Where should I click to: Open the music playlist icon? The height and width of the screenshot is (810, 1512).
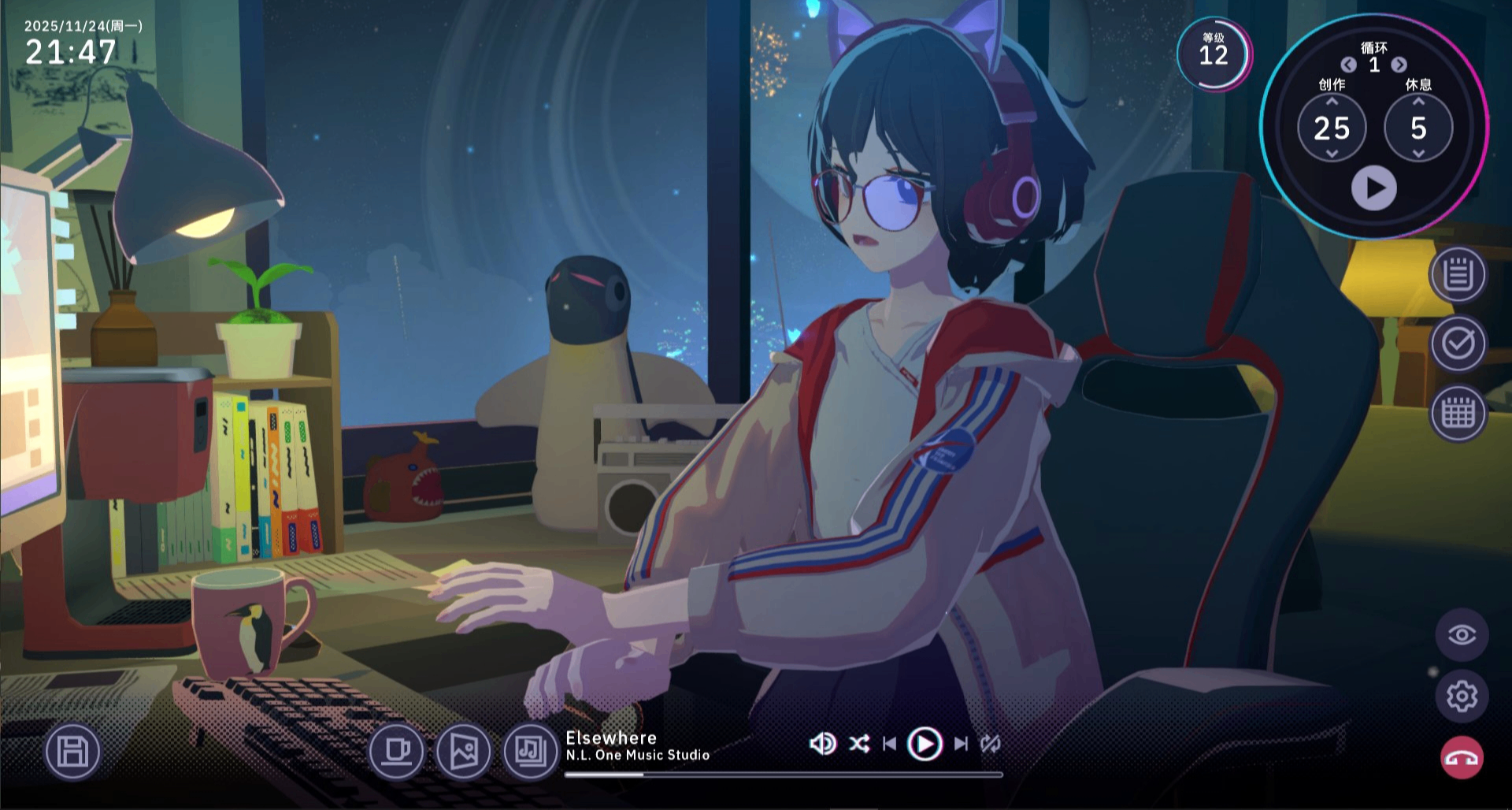[x=531, y=751]
